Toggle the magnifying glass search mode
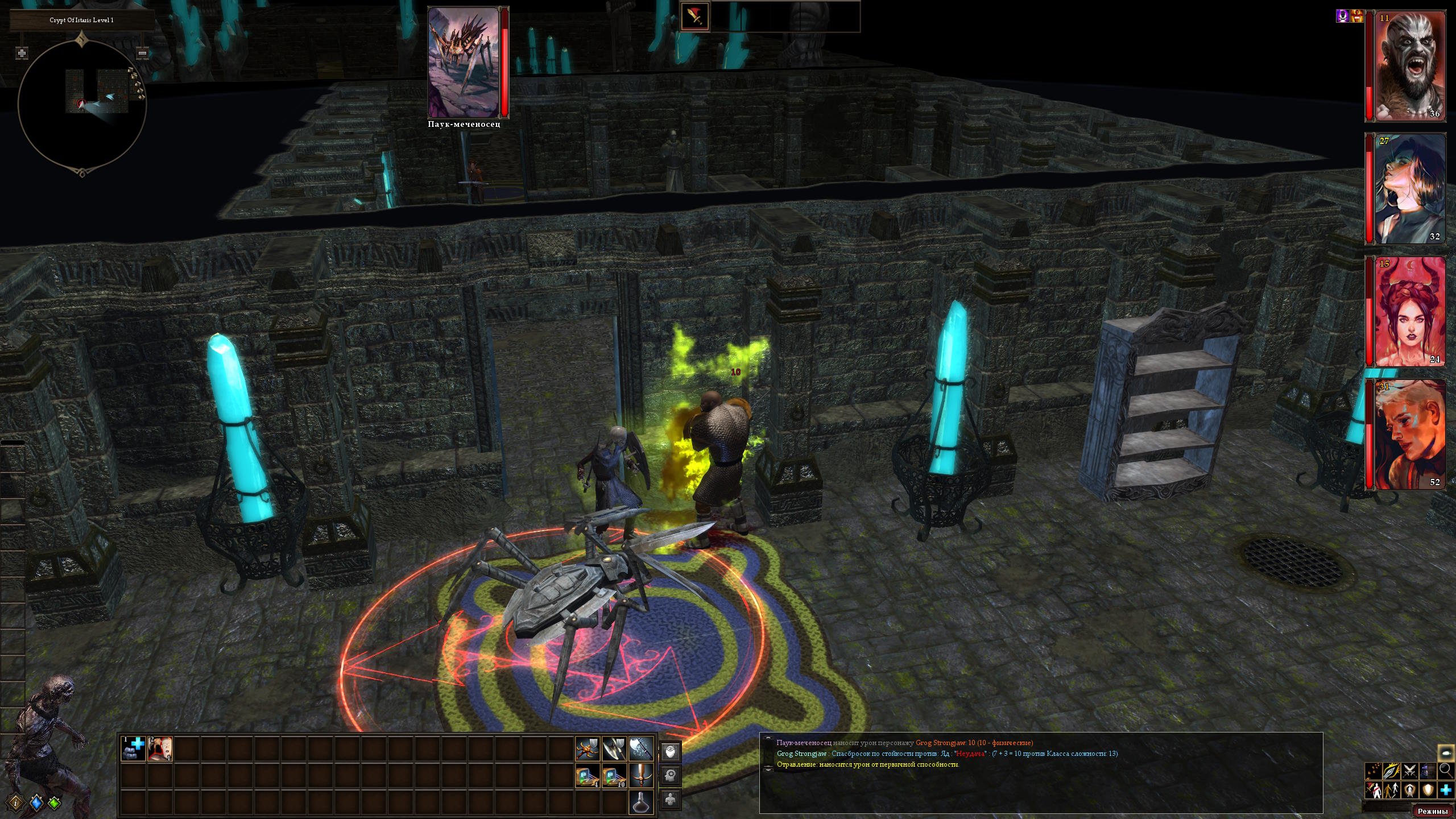The width and height of the screenshot is (1456, 819). click(1445, 771)
